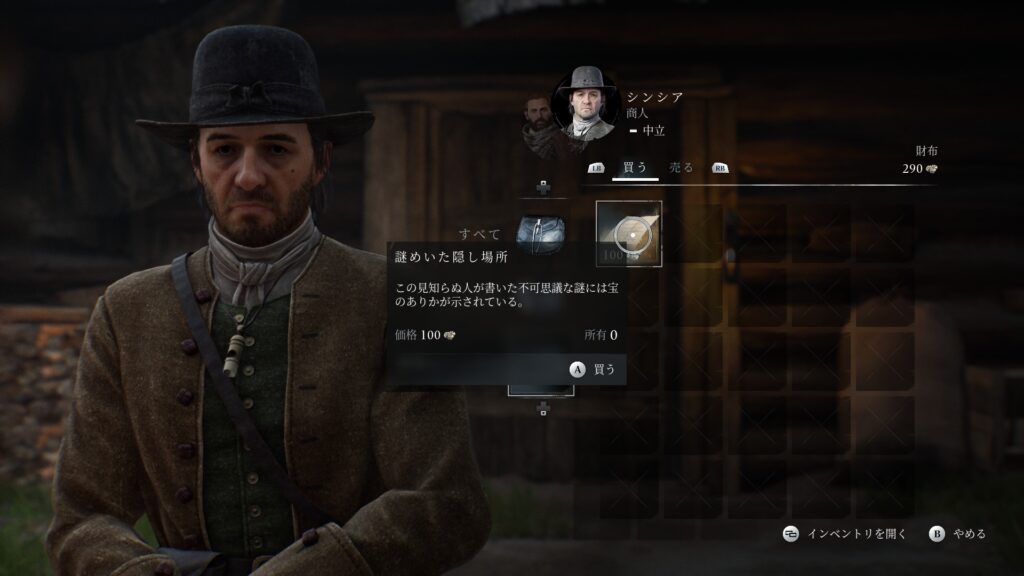The height and width of the screenshot is (576, 1024).
Task: Choose the すべて (All) category icon
Action: (540, 234)
